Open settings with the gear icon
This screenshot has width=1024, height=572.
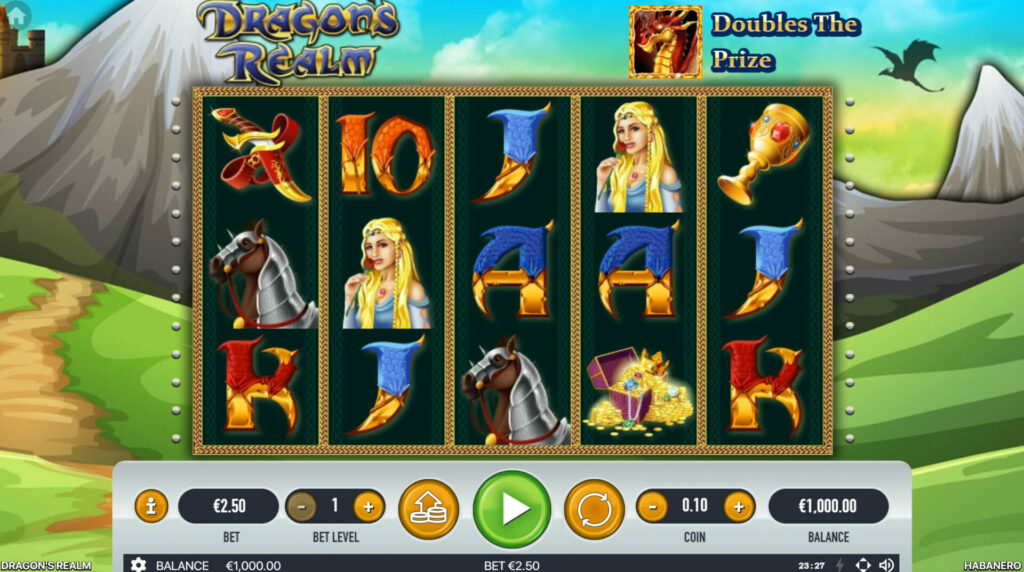click(138, 565)
